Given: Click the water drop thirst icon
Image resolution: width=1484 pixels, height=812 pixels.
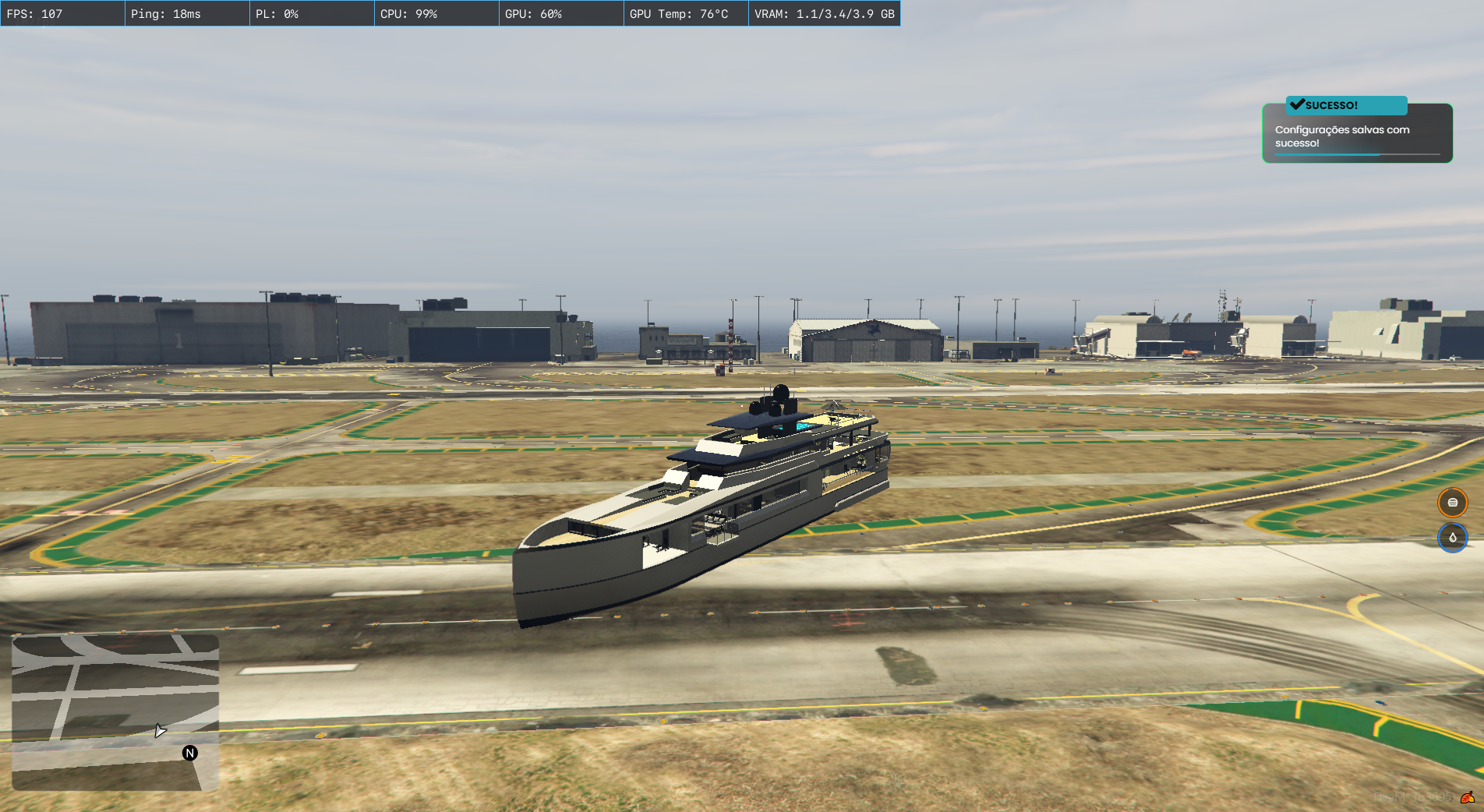Looking at the screenshot, I should 1452,538.
